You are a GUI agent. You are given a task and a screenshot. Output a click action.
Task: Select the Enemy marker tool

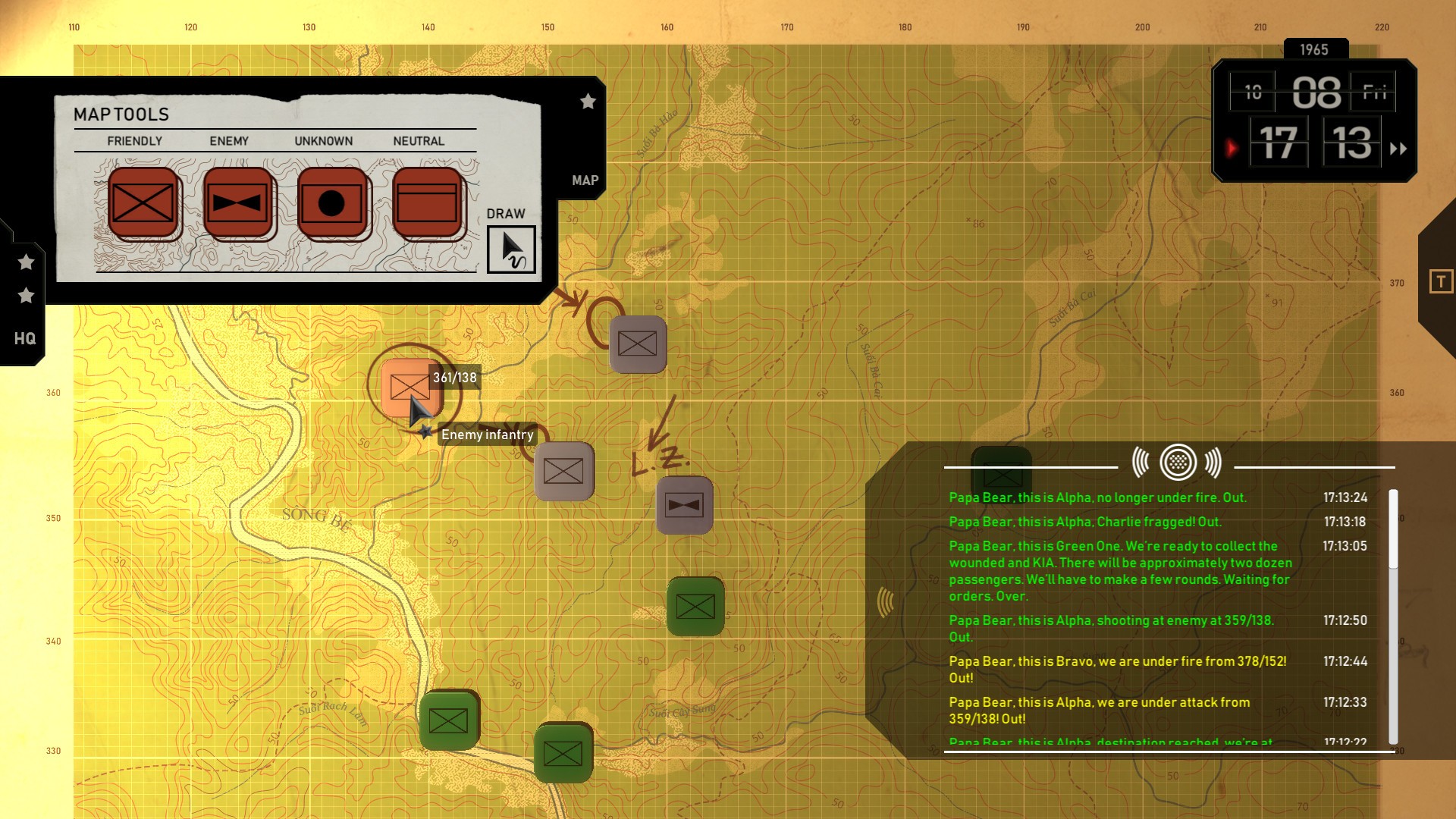pos(237,202)
